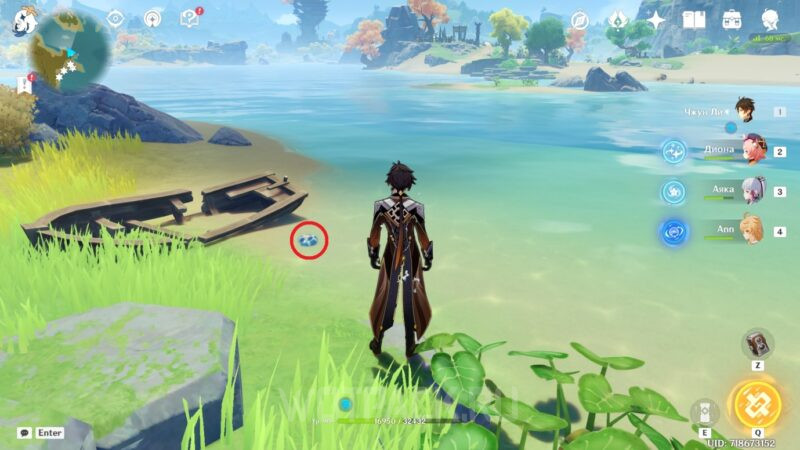The height and width of the screenshot is (450, 800).
Task: Open the Paimon menu
Action: click(x=23, y=22)
